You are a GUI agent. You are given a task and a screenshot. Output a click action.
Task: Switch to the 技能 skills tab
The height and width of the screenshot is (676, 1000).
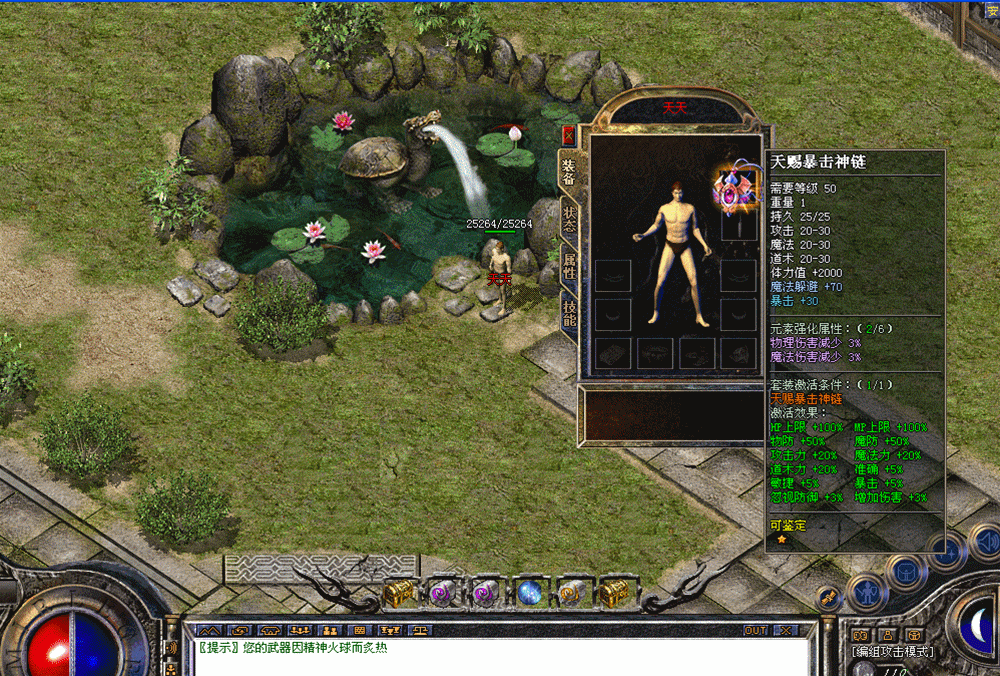(x=568, y=313)
